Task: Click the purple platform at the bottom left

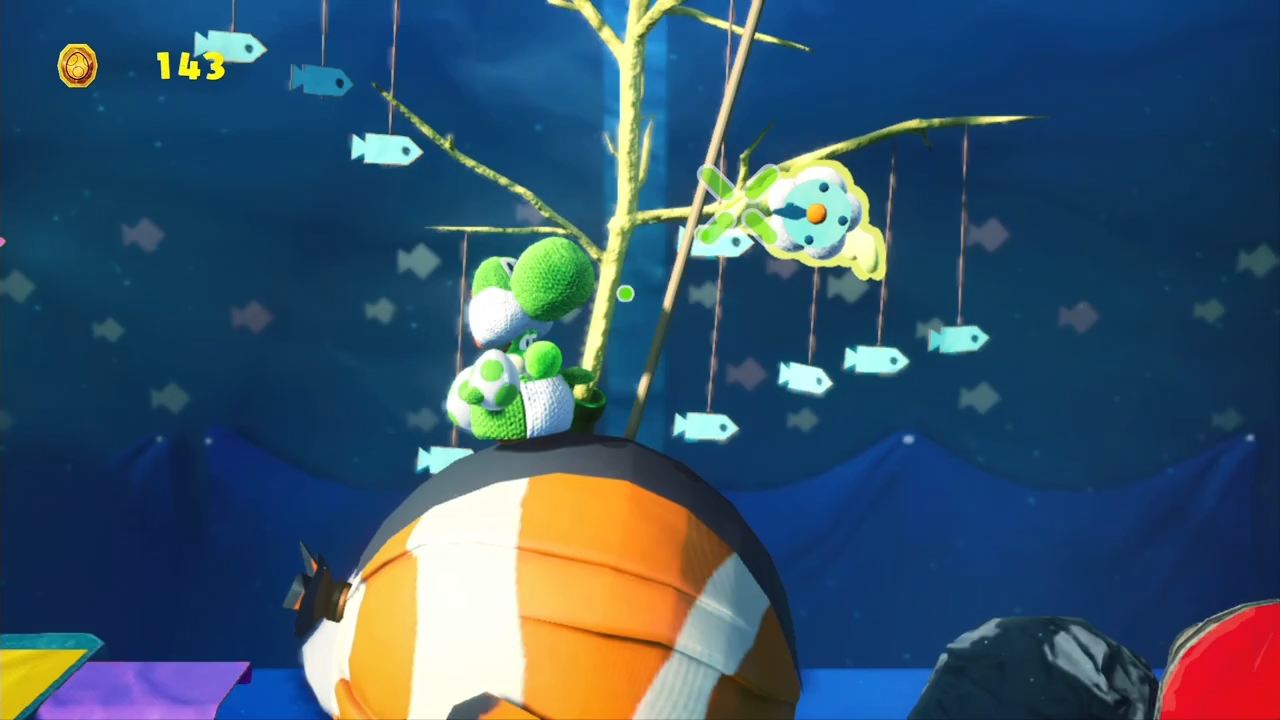Action: pyautogui.click(x=150, y=690)
